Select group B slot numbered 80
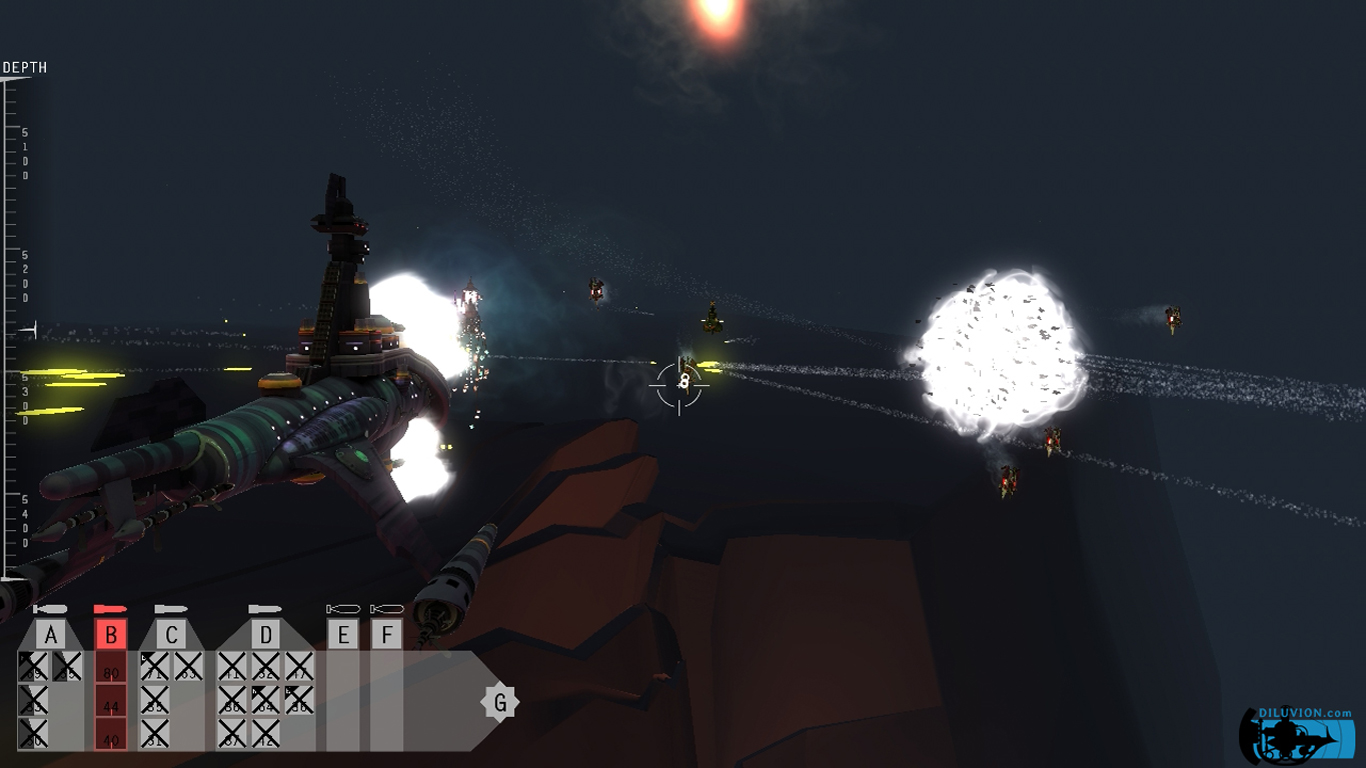Image resolution: width=1366 pixels, height=768 pixels. [111, 670]
